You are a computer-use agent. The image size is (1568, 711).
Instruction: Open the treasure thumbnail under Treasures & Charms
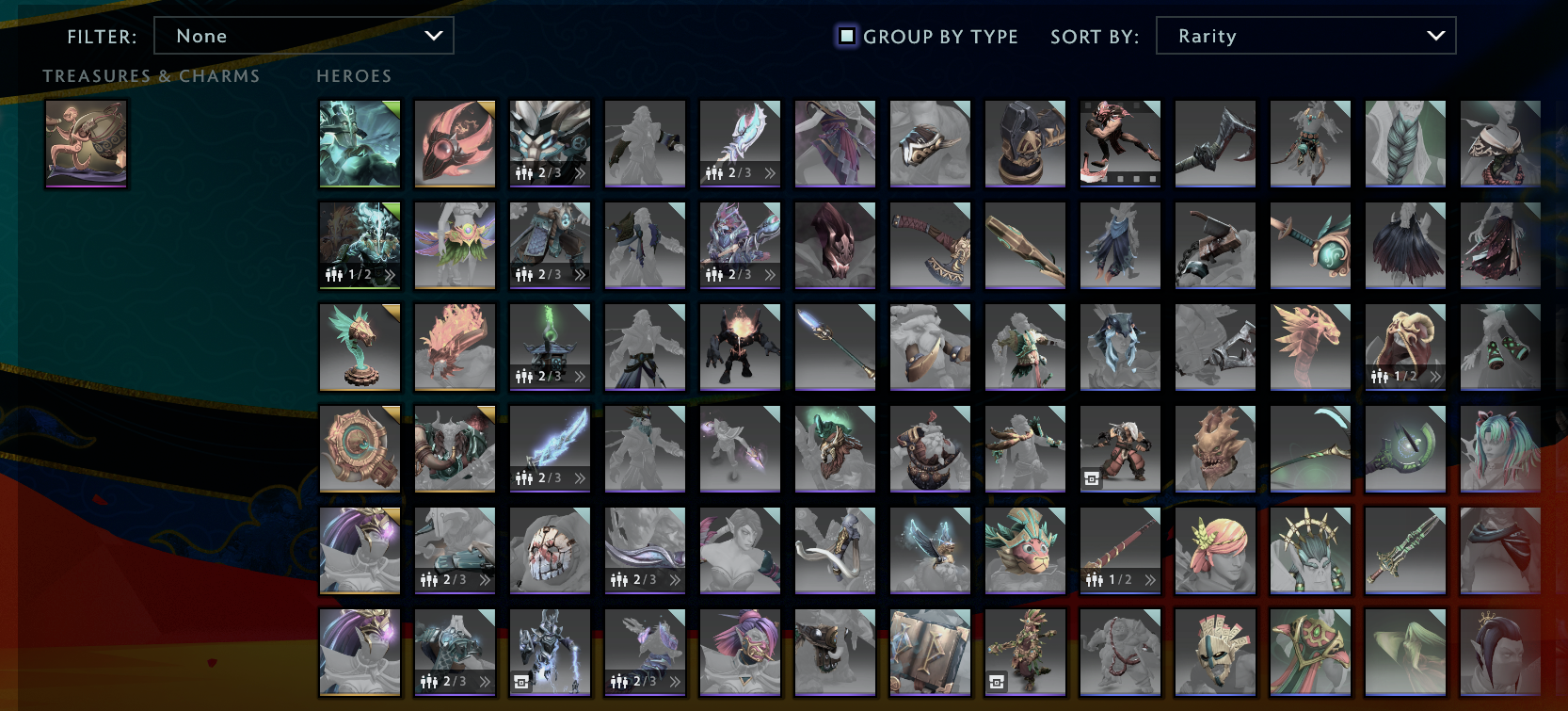tap(86, 143)
